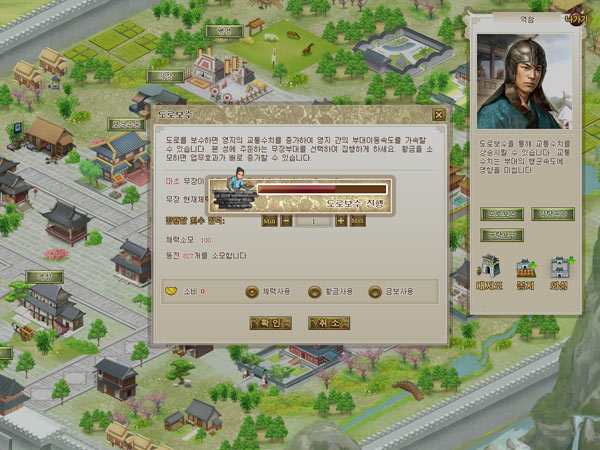Pick the 금보사용 option
600x450 pixels.
[x=376, y=292]
